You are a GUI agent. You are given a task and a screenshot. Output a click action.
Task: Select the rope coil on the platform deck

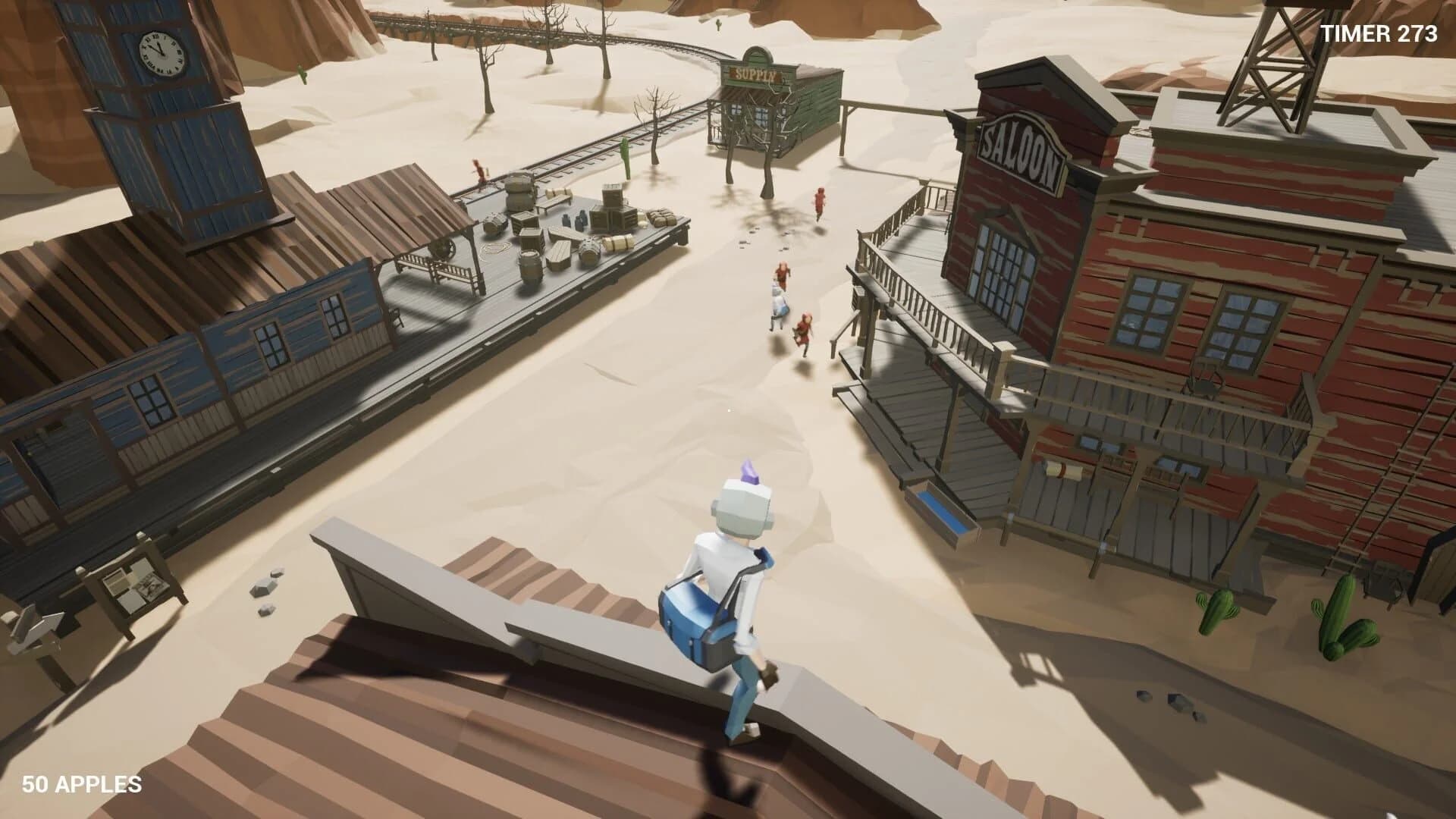pos(494,249)
